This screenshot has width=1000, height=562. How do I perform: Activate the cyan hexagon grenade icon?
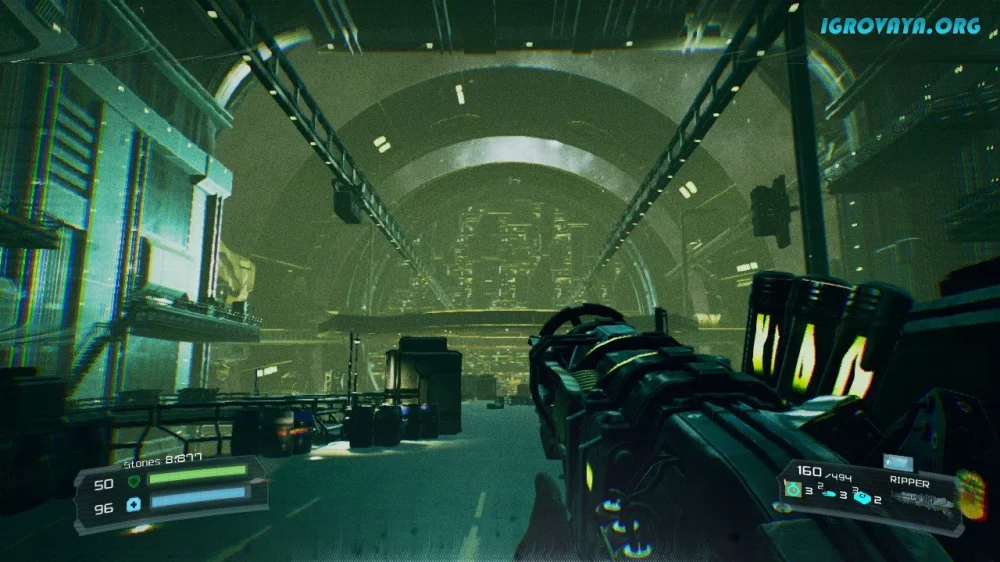click(861, 496)
